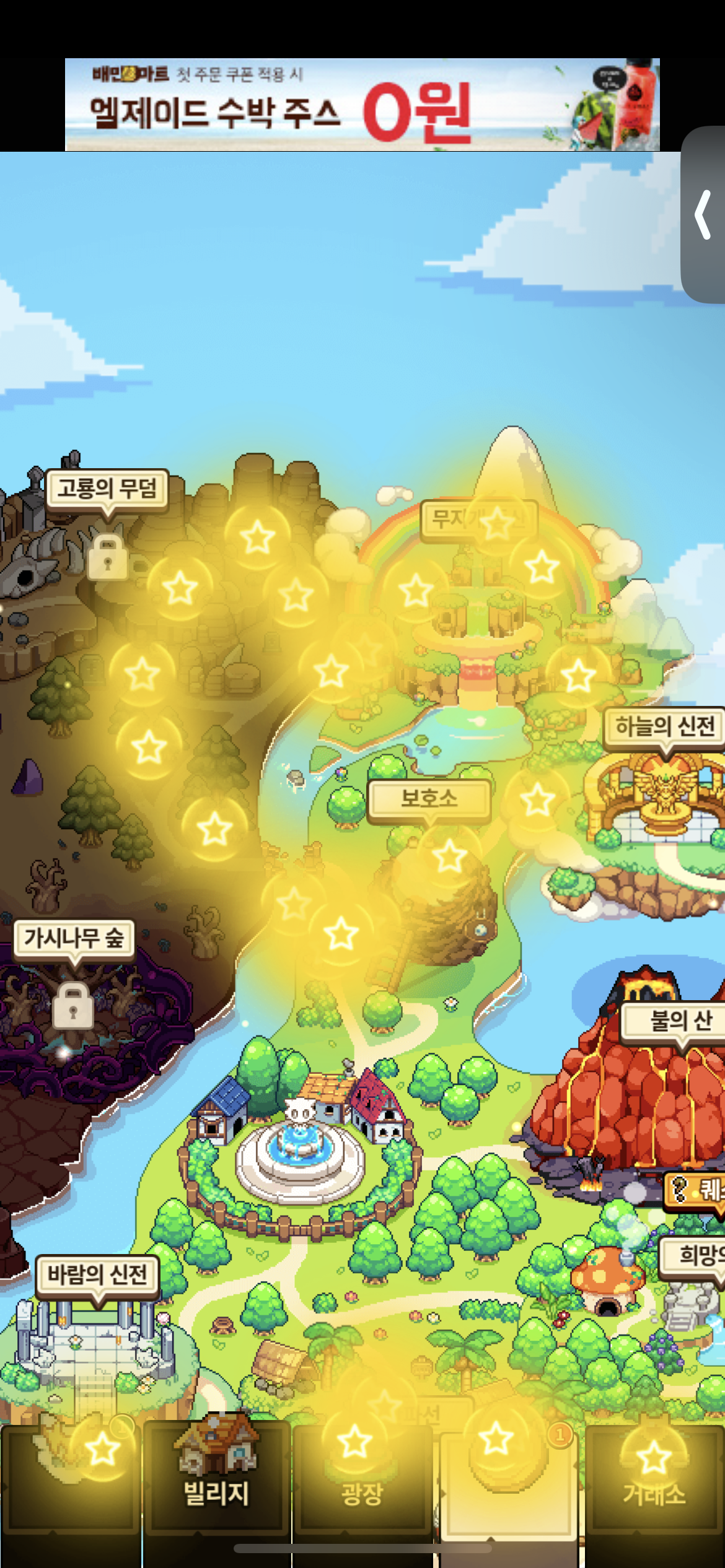Select the highlighted tab with the 1 badge
Image resolution: width=725 pixels, height=1568 pixels.
[508, 1480]
